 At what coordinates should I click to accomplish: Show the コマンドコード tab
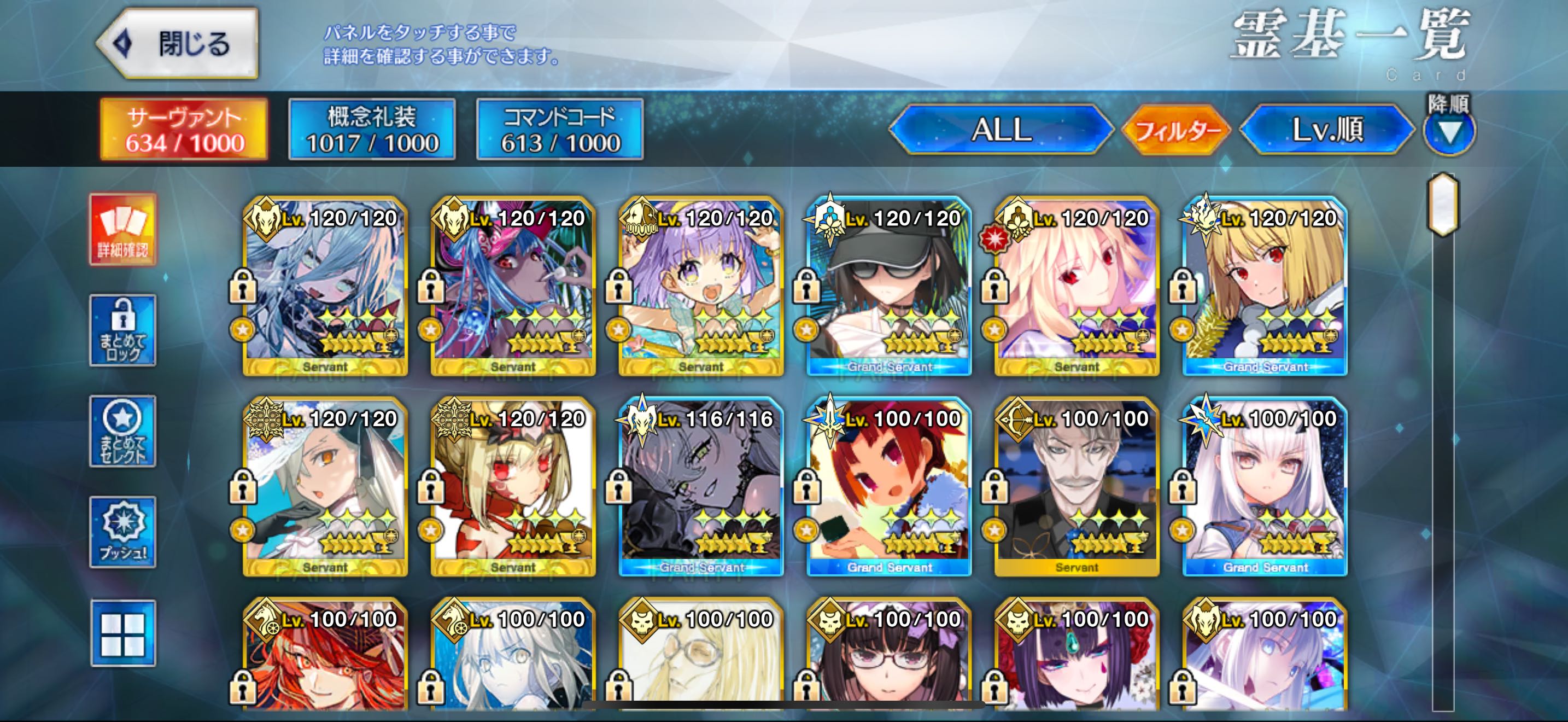point(560,130)
